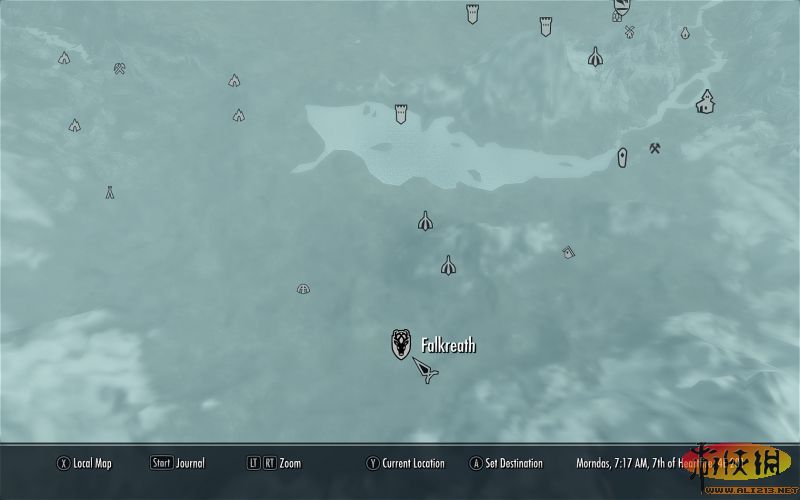Click the windmill map marker
The width and height of the screenshot is (800, 500).
(630, 32)
